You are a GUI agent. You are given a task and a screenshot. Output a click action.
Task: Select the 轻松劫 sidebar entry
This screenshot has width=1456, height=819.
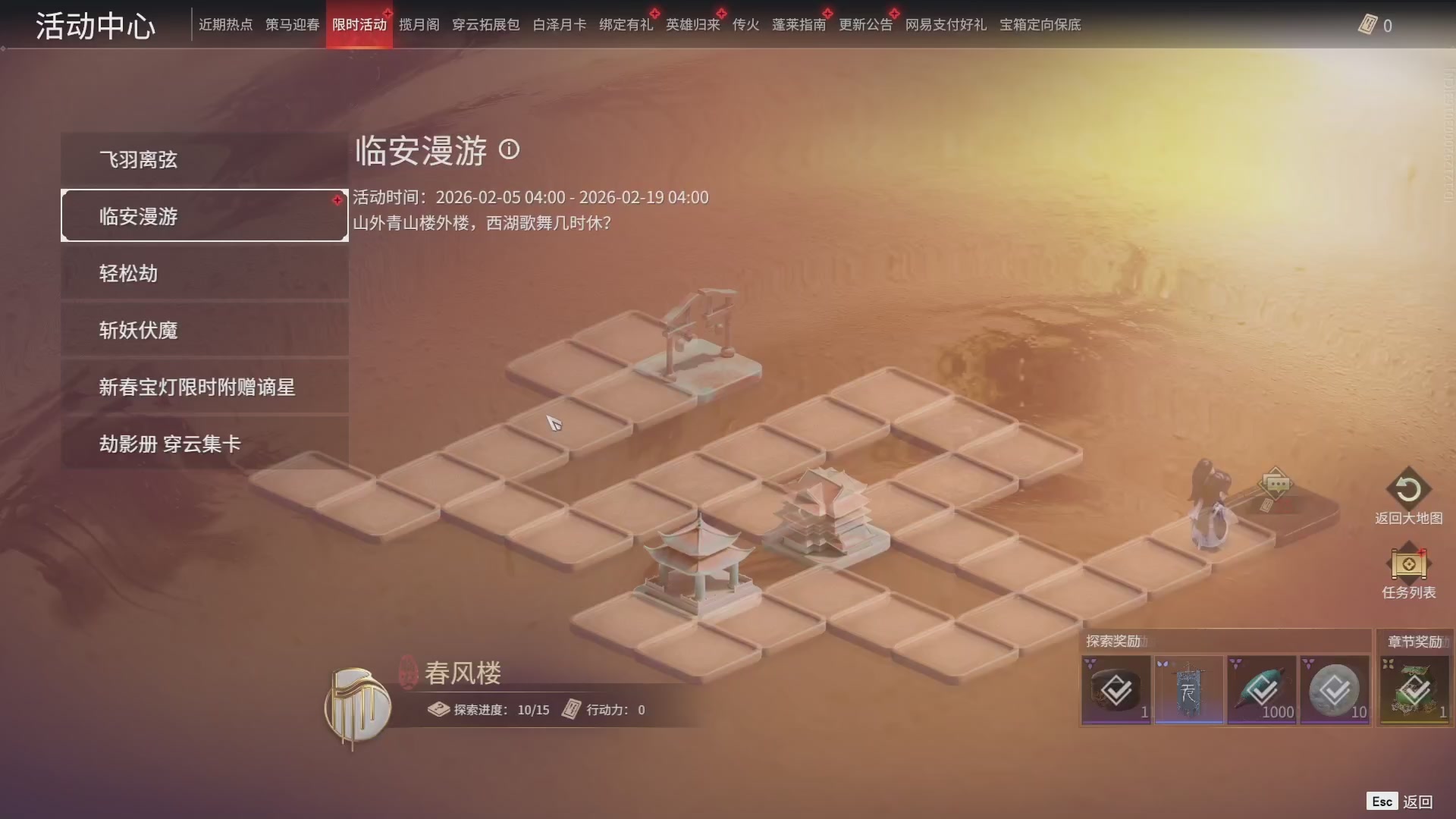[x=205, y=273]
